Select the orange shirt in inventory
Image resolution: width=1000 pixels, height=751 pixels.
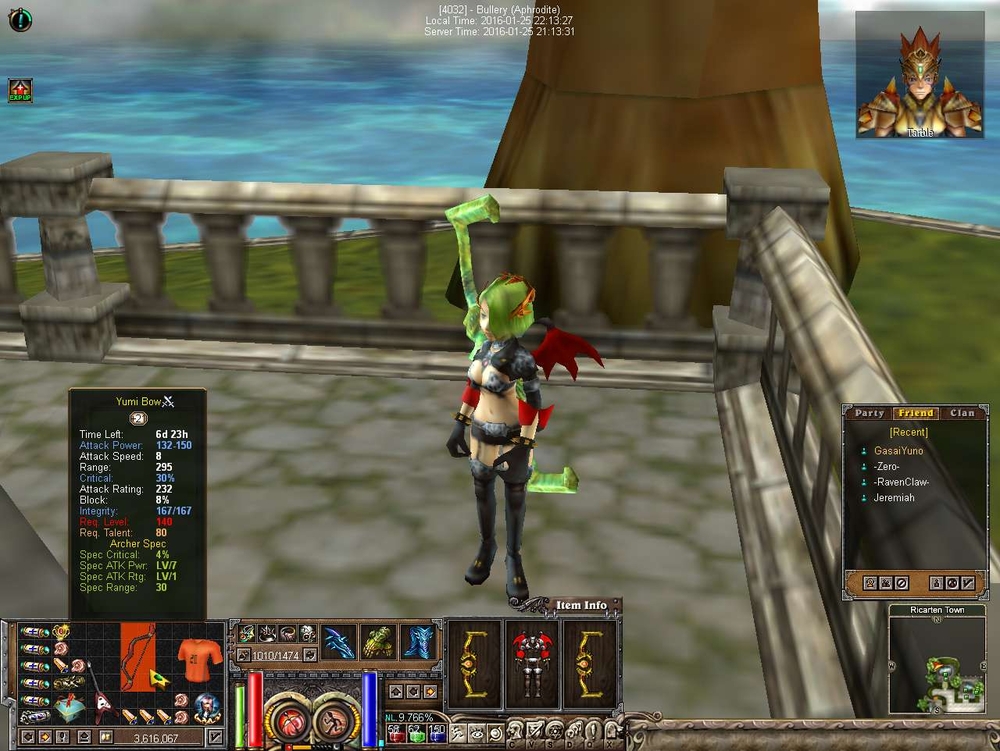(197, 659)
